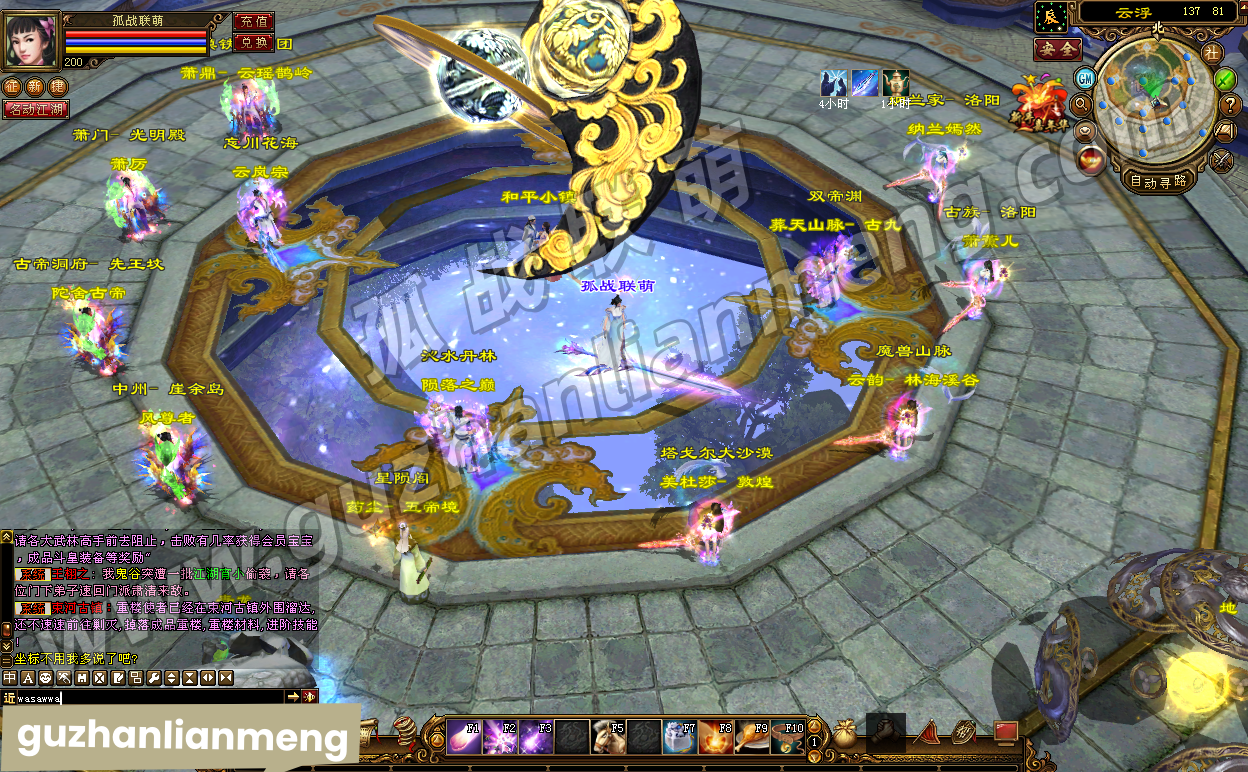The image size is (1248, 772).
Task: Activate 自动寻路 auto-pathfinding
Action: (x=1158, y=181)
